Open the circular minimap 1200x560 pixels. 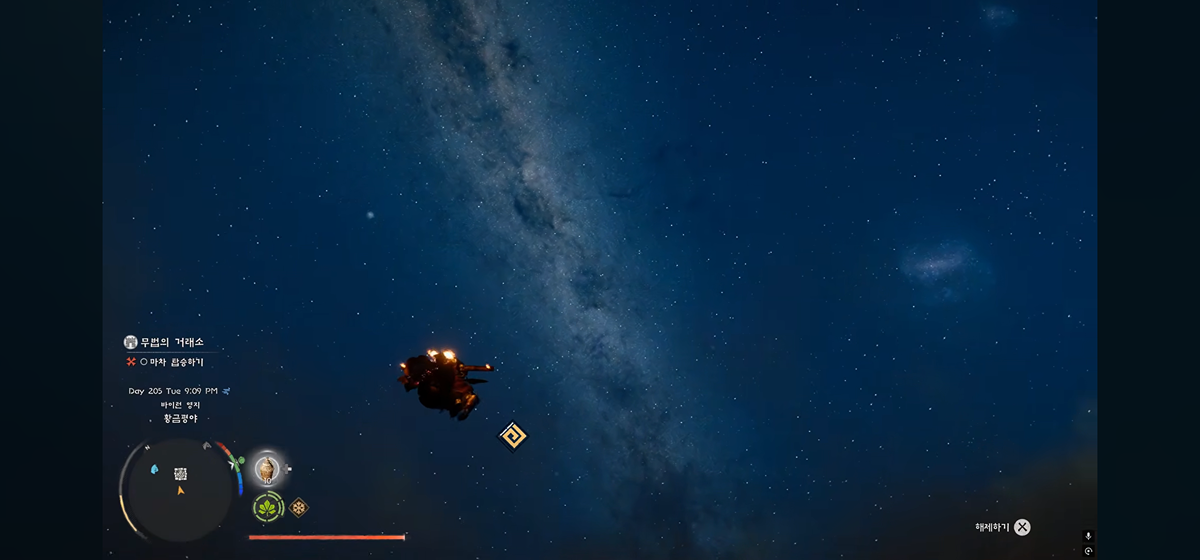180,486
